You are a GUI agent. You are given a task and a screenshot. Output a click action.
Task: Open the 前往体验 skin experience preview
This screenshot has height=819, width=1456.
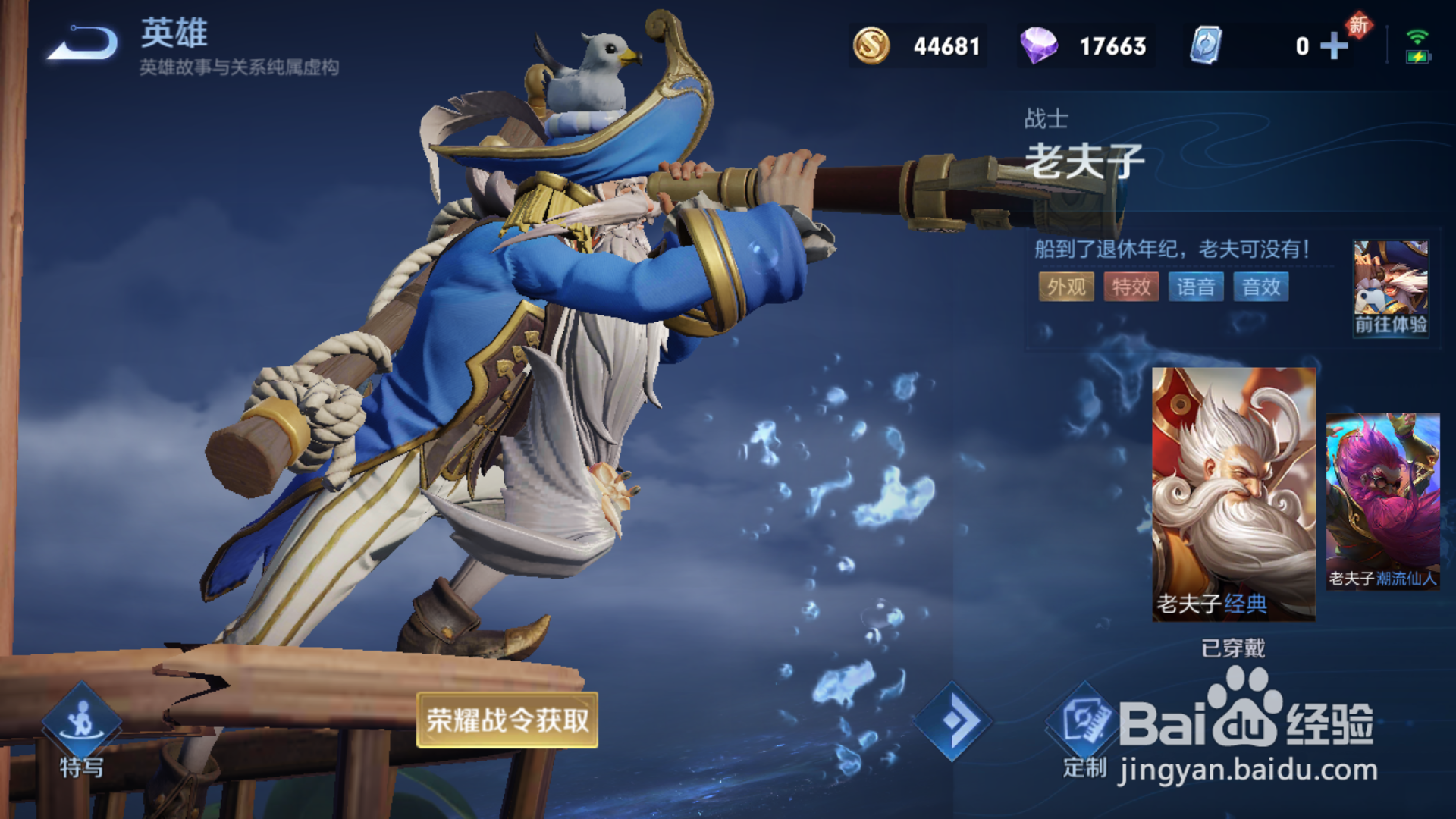(x=1392, y=288)
